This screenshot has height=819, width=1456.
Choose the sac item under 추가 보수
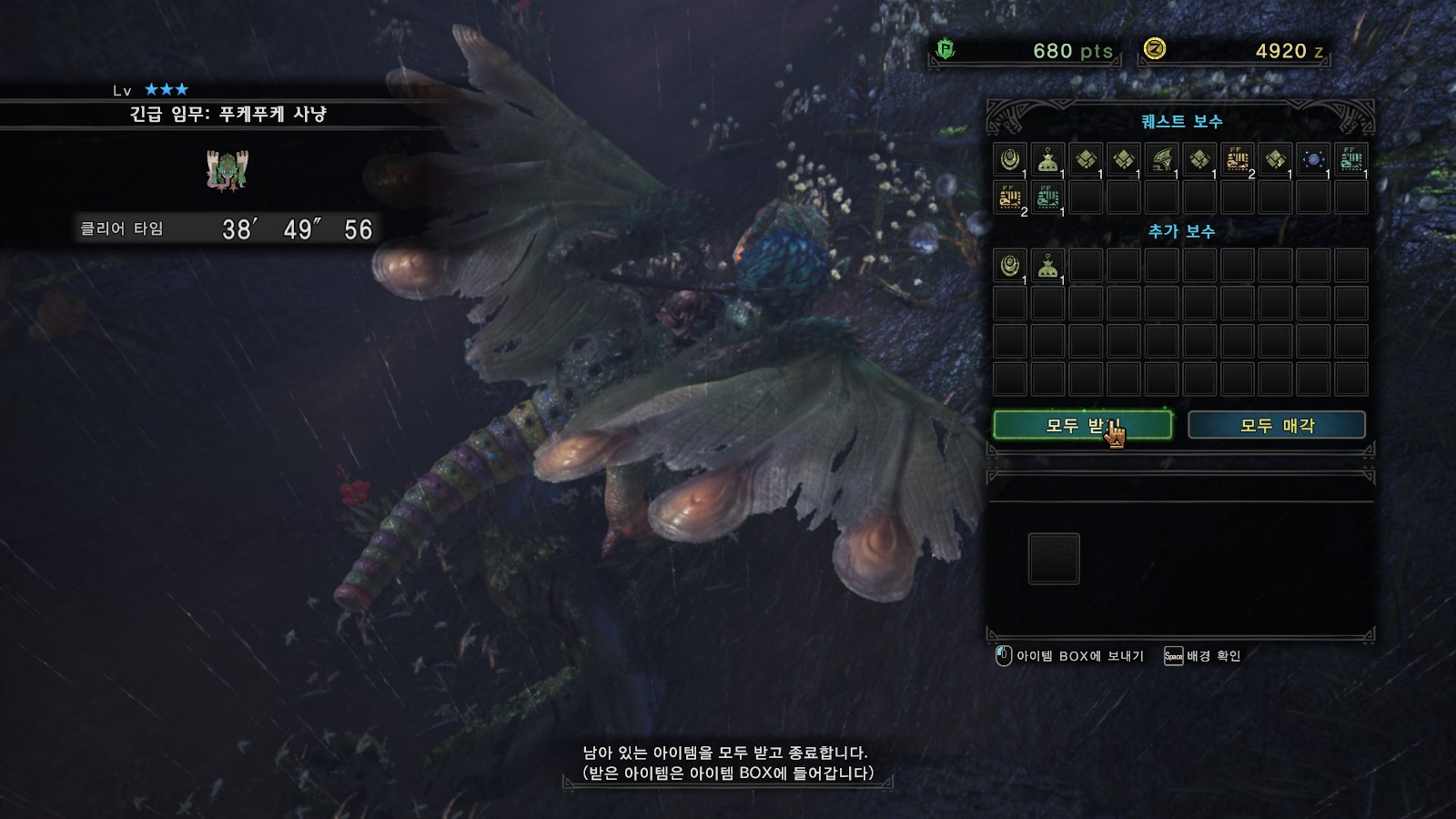point(1047,266)
